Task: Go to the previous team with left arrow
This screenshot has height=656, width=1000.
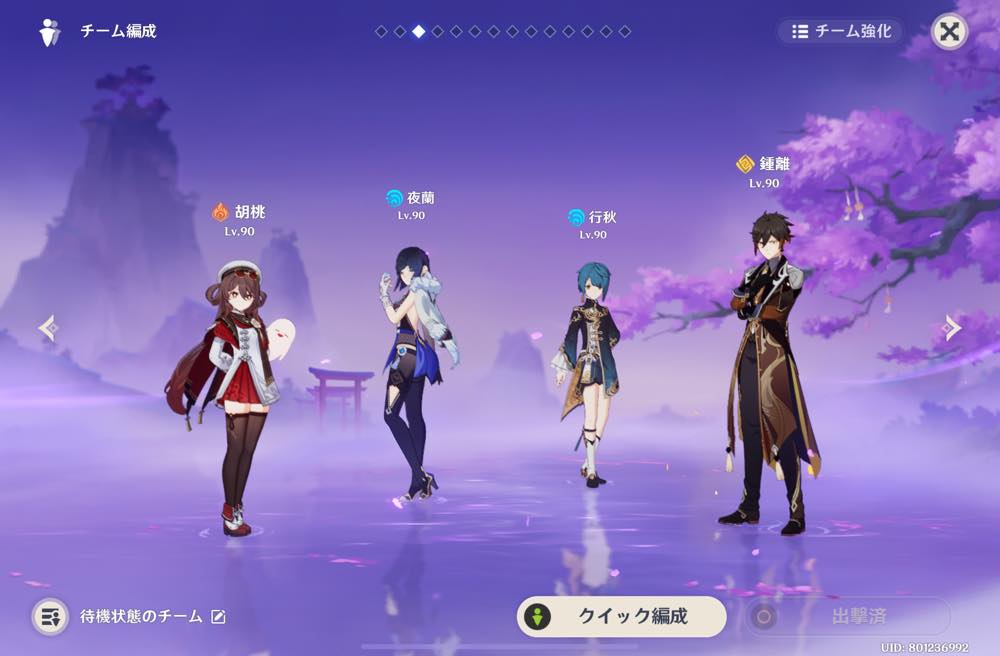Action: [47, 328]
